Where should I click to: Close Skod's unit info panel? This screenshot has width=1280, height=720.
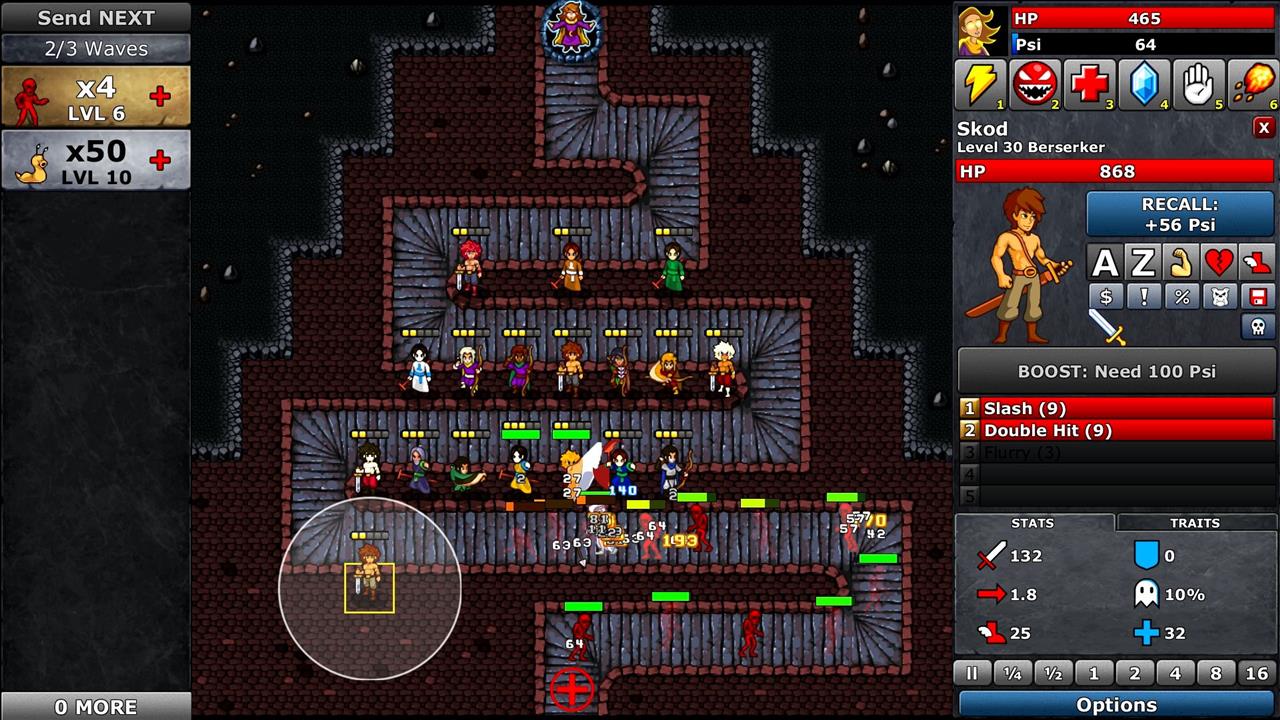tap(1264, 128)
